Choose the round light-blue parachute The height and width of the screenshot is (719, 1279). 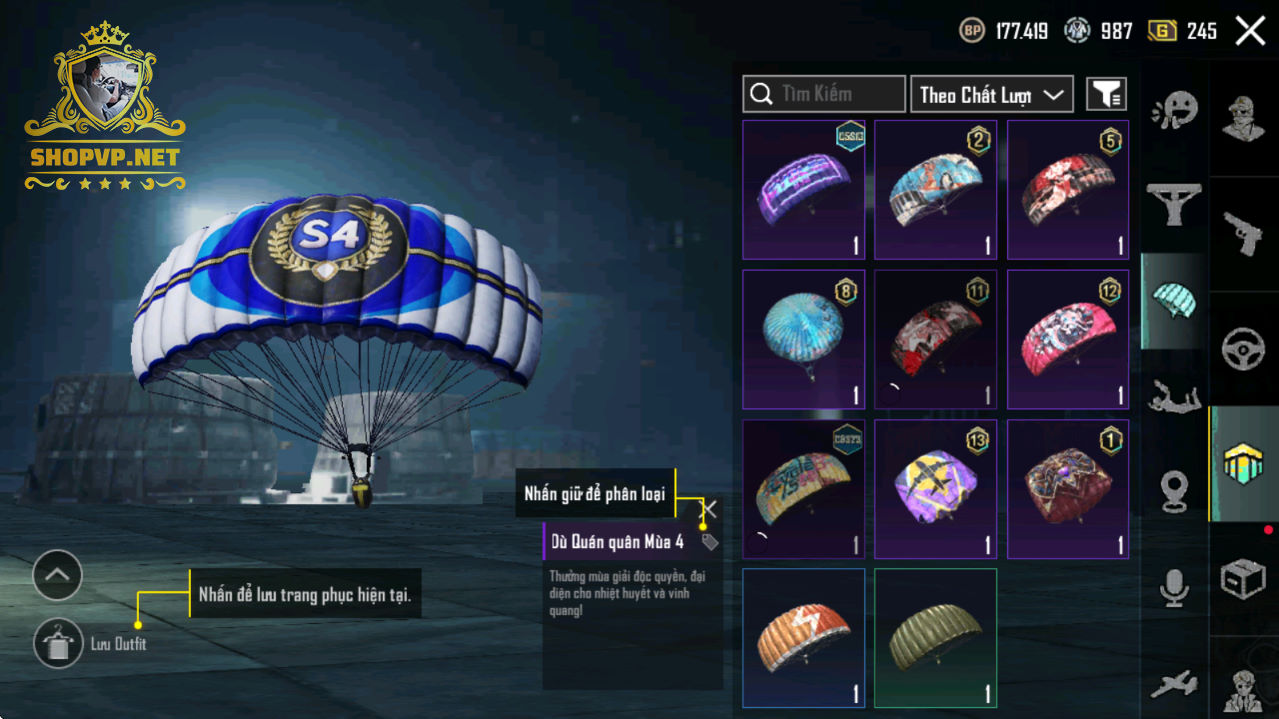(804, 339)
